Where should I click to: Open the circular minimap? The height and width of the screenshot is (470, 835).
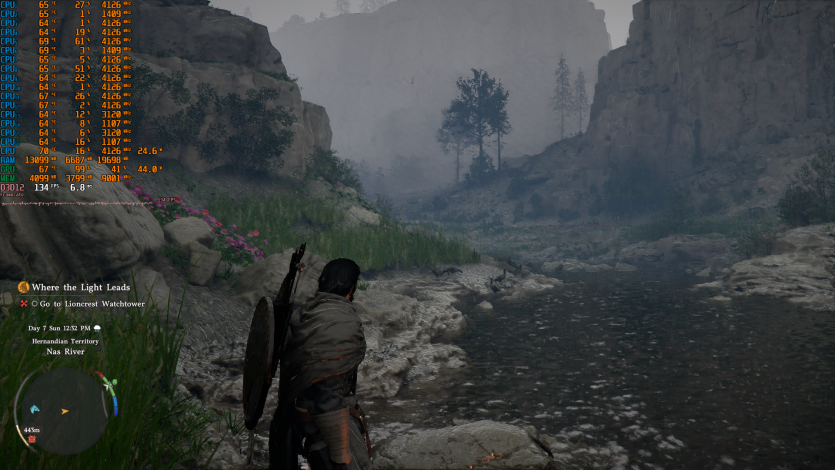[62, 410]
